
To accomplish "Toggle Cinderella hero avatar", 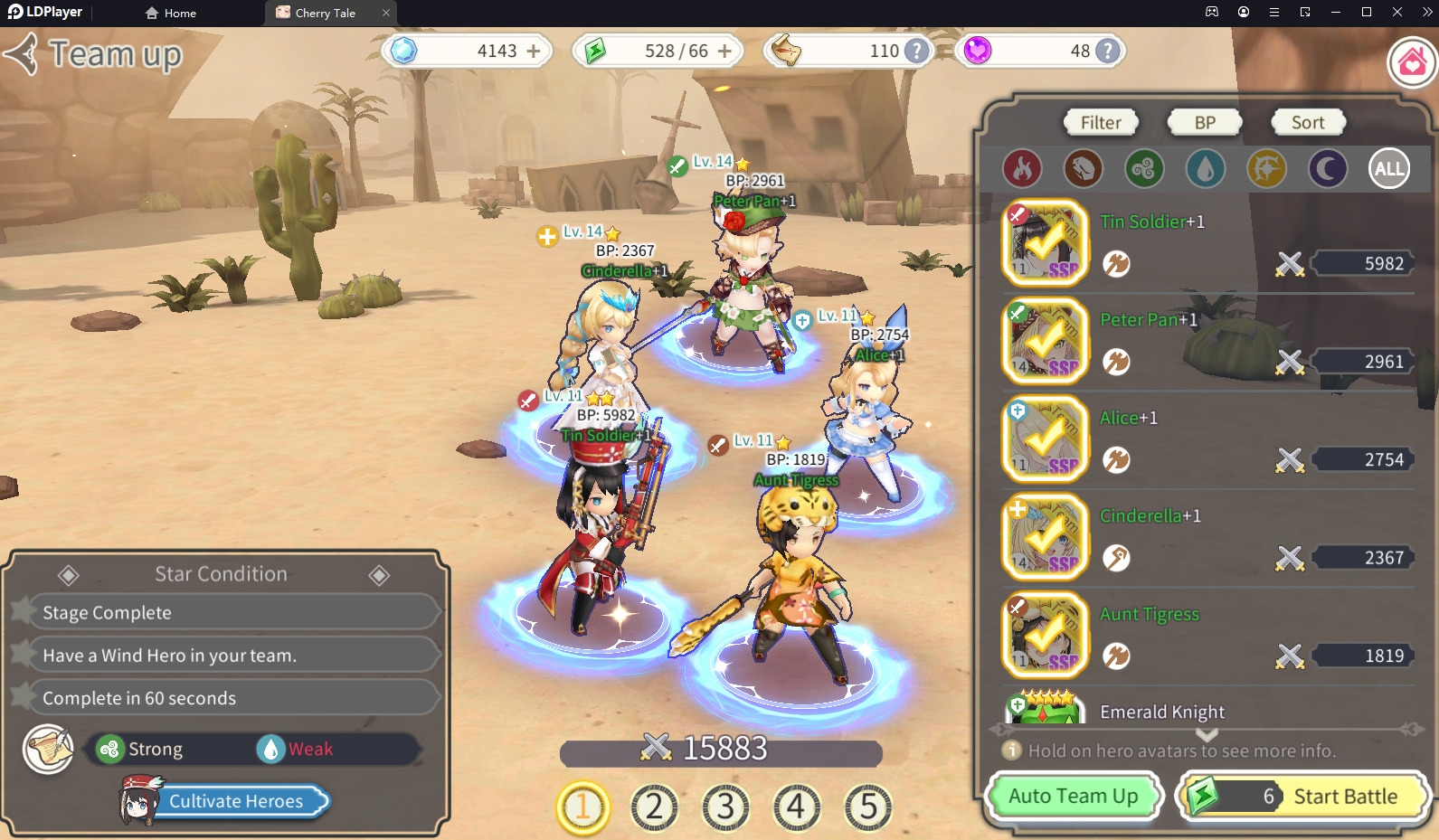I will 1046,538.
